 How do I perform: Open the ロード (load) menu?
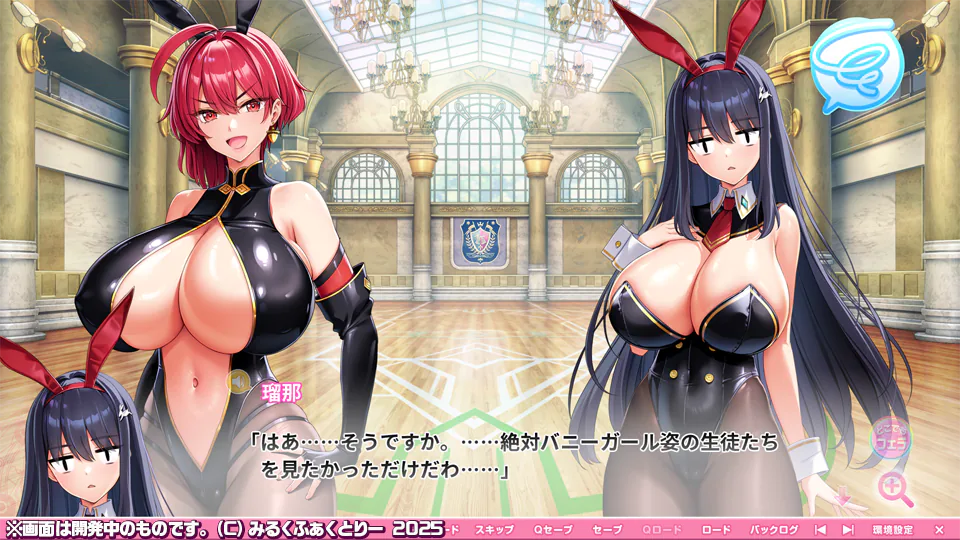pos(716,528)
